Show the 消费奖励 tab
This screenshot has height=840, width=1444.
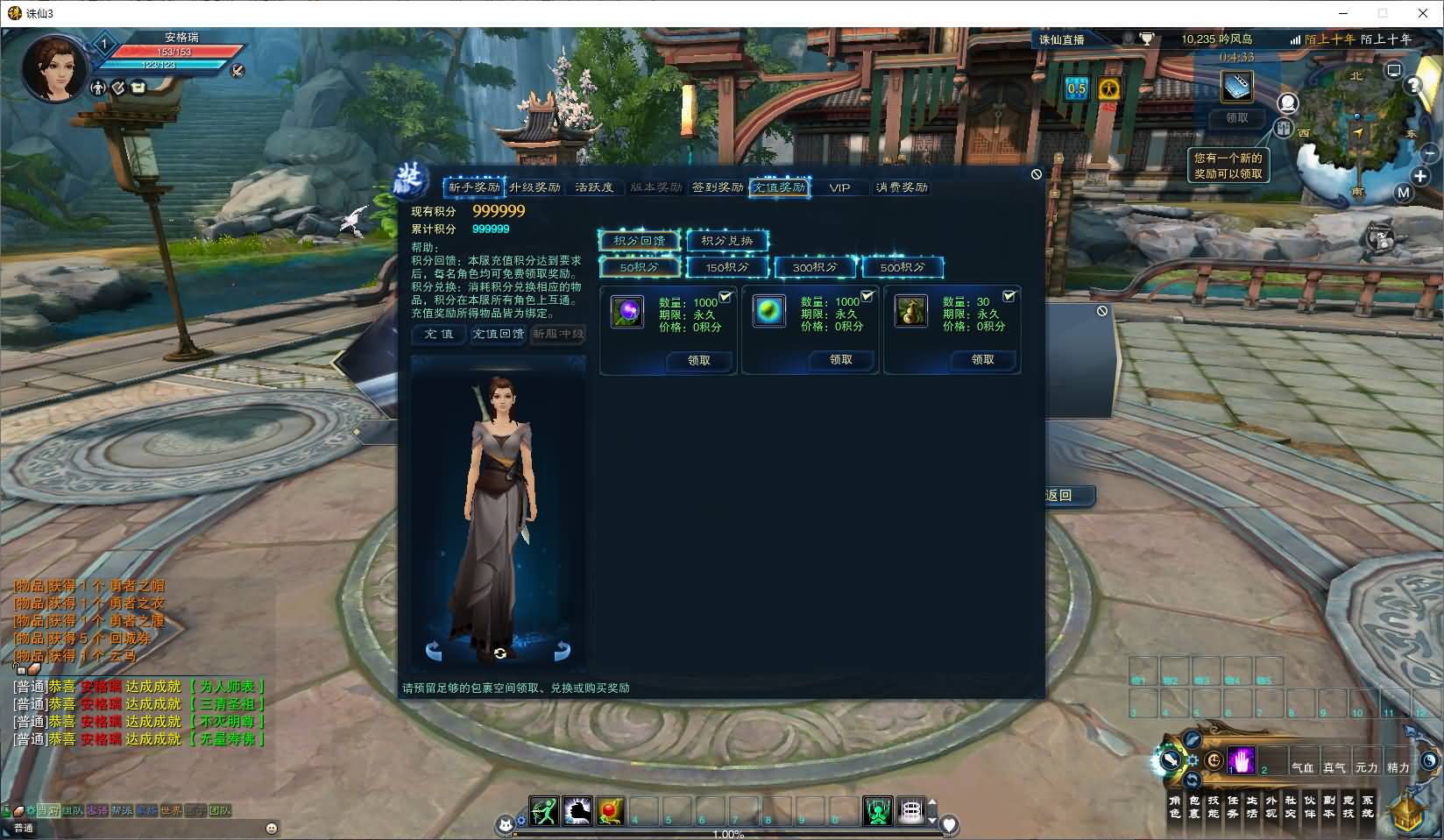[902, 187]
